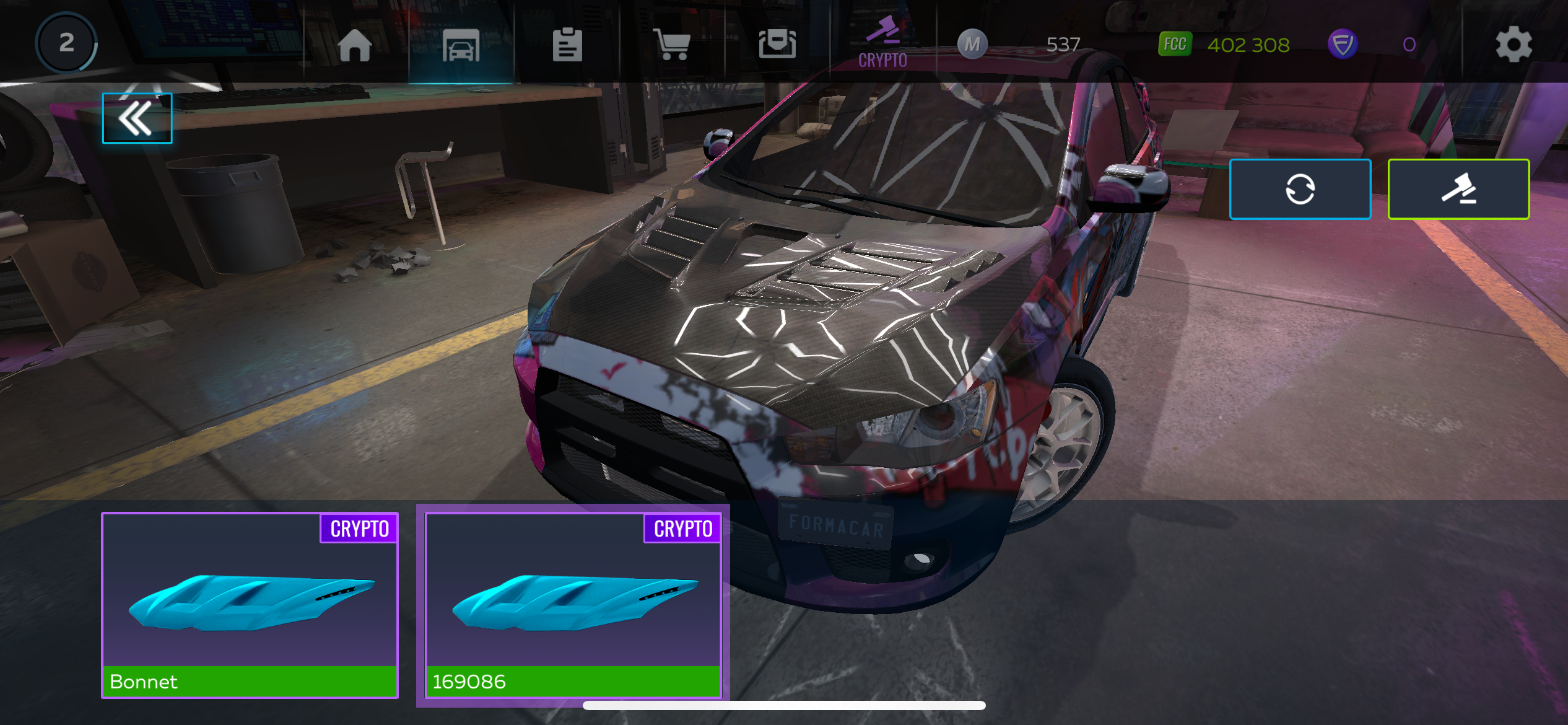Tap the FCC currency balance icon
The image size is (1568, 725).
point(1175,45)
